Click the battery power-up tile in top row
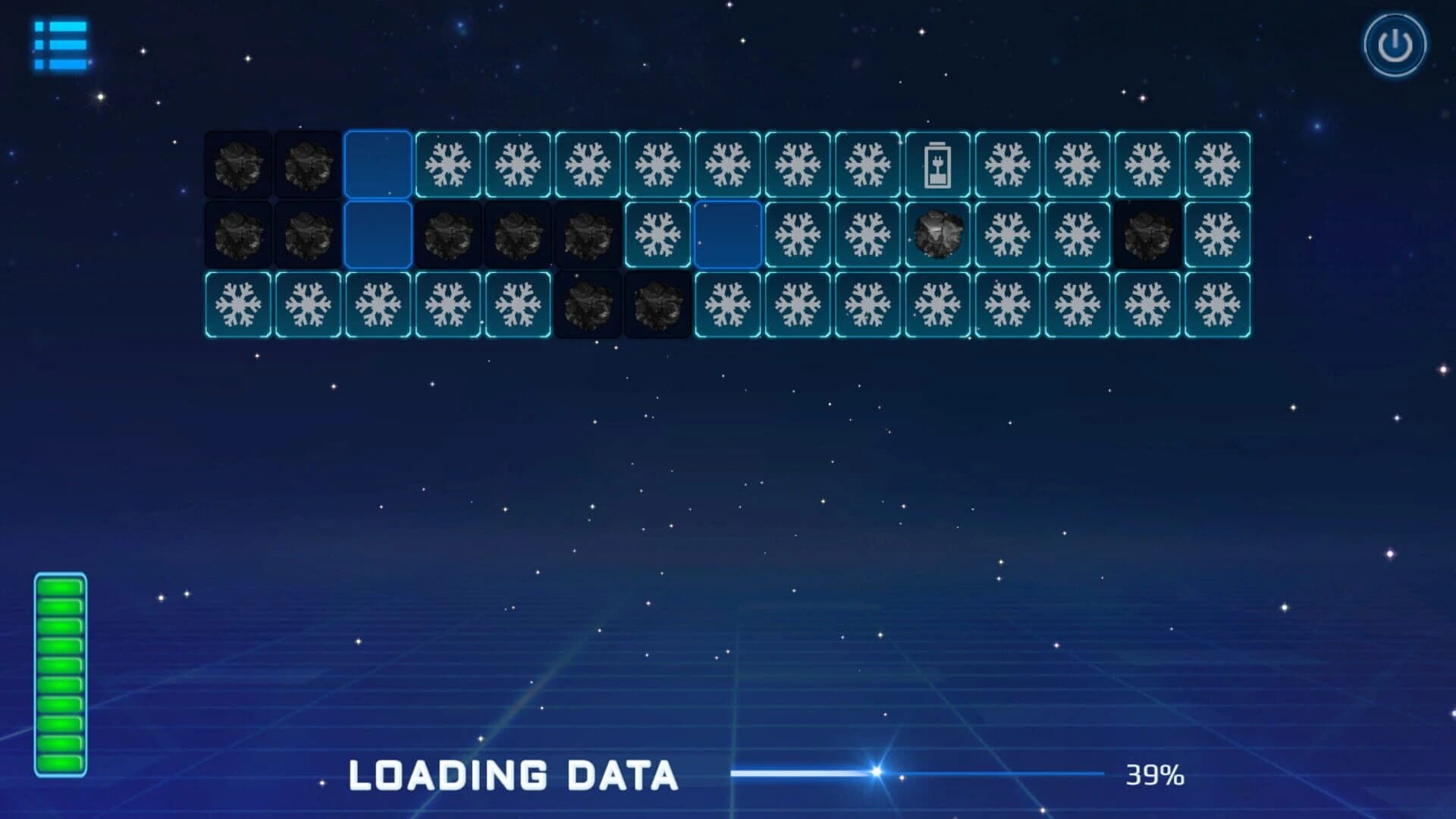 937,163
